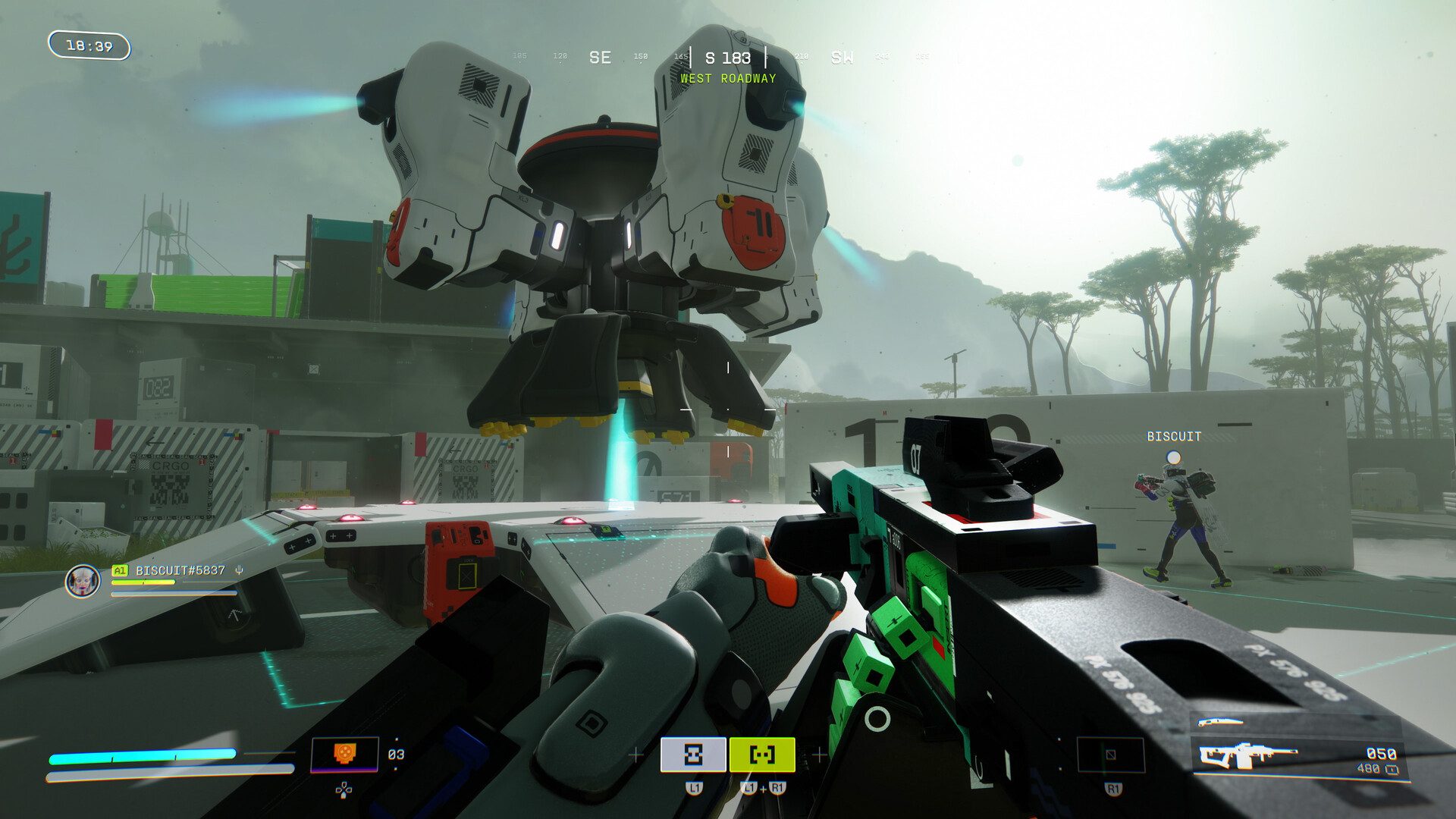Click the magazine icon next to the 480 reserve
This screenshot has width=1456, height=819.
tap(1394, 768)
